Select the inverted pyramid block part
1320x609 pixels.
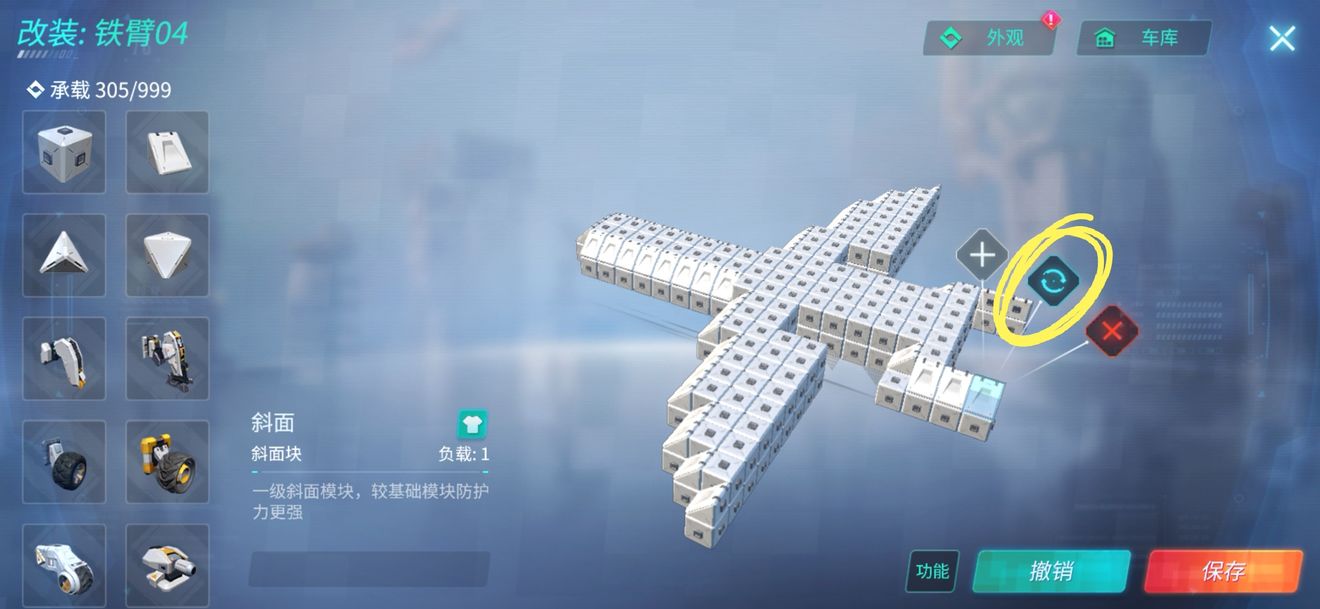click(x=167, y=255)
